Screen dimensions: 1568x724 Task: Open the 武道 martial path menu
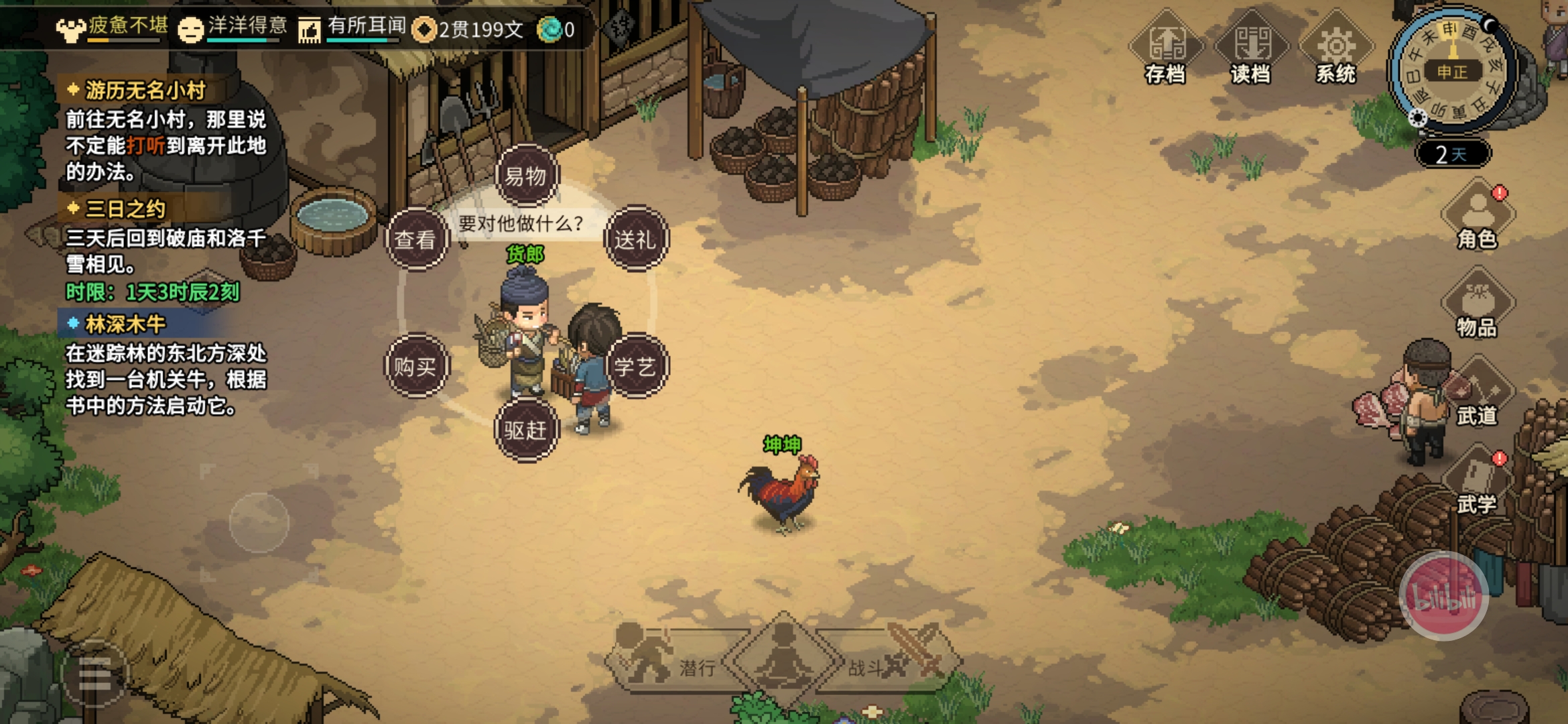click(1477, 394)
